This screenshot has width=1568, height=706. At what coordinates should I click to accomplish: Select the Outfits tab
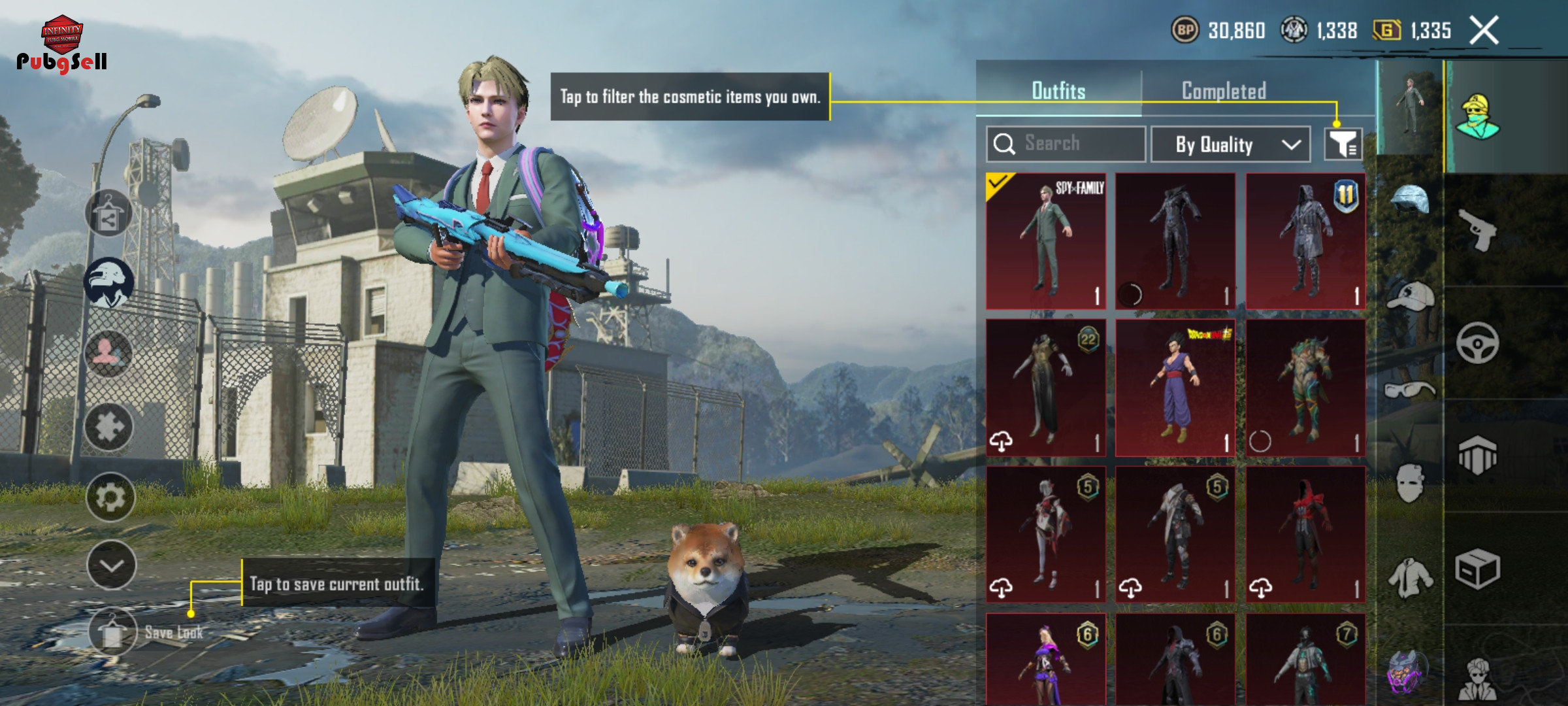click(x=1058, y=91)
